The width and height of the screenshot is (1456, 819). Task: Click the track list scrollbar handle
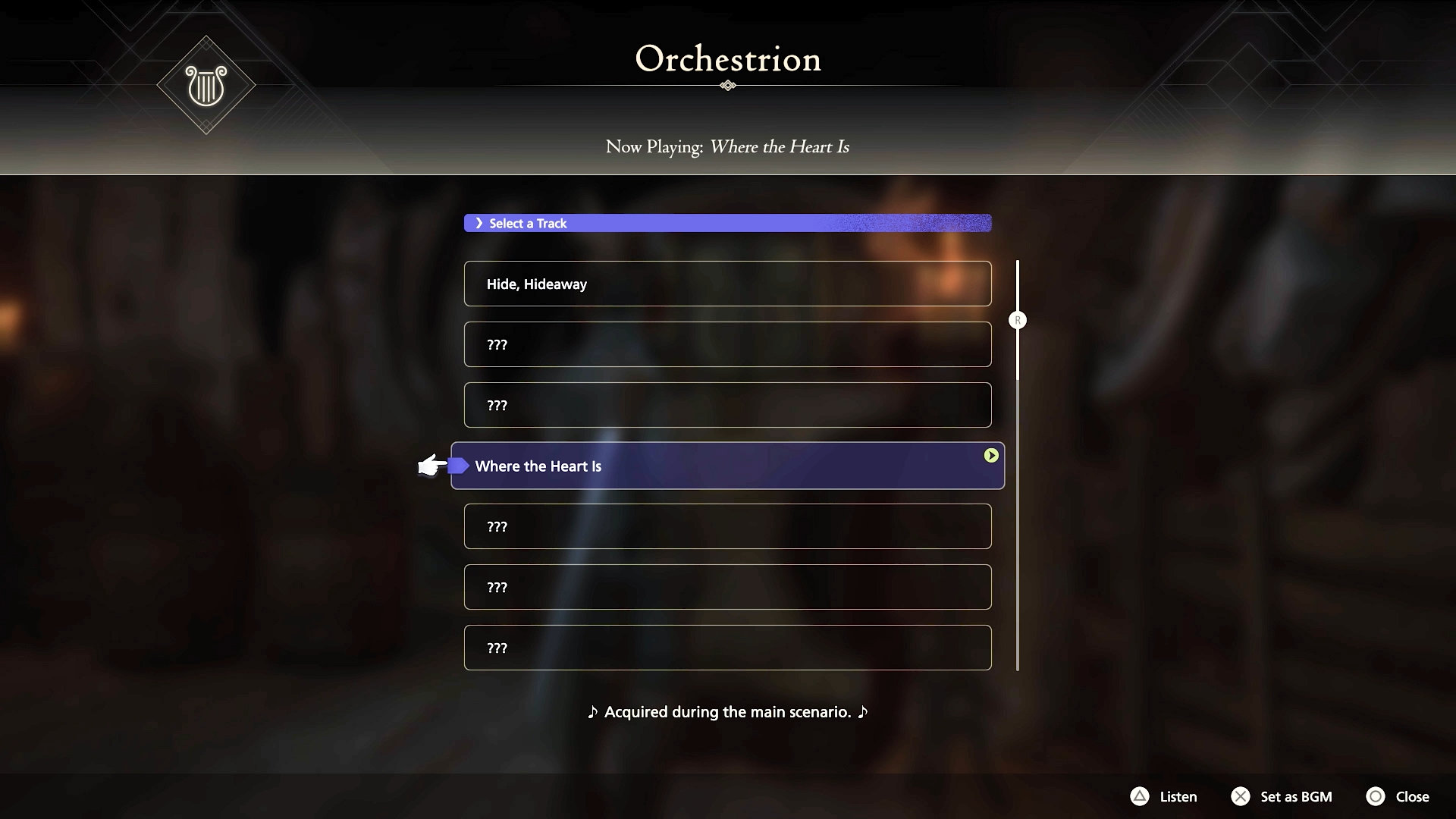click(1018, 320)
